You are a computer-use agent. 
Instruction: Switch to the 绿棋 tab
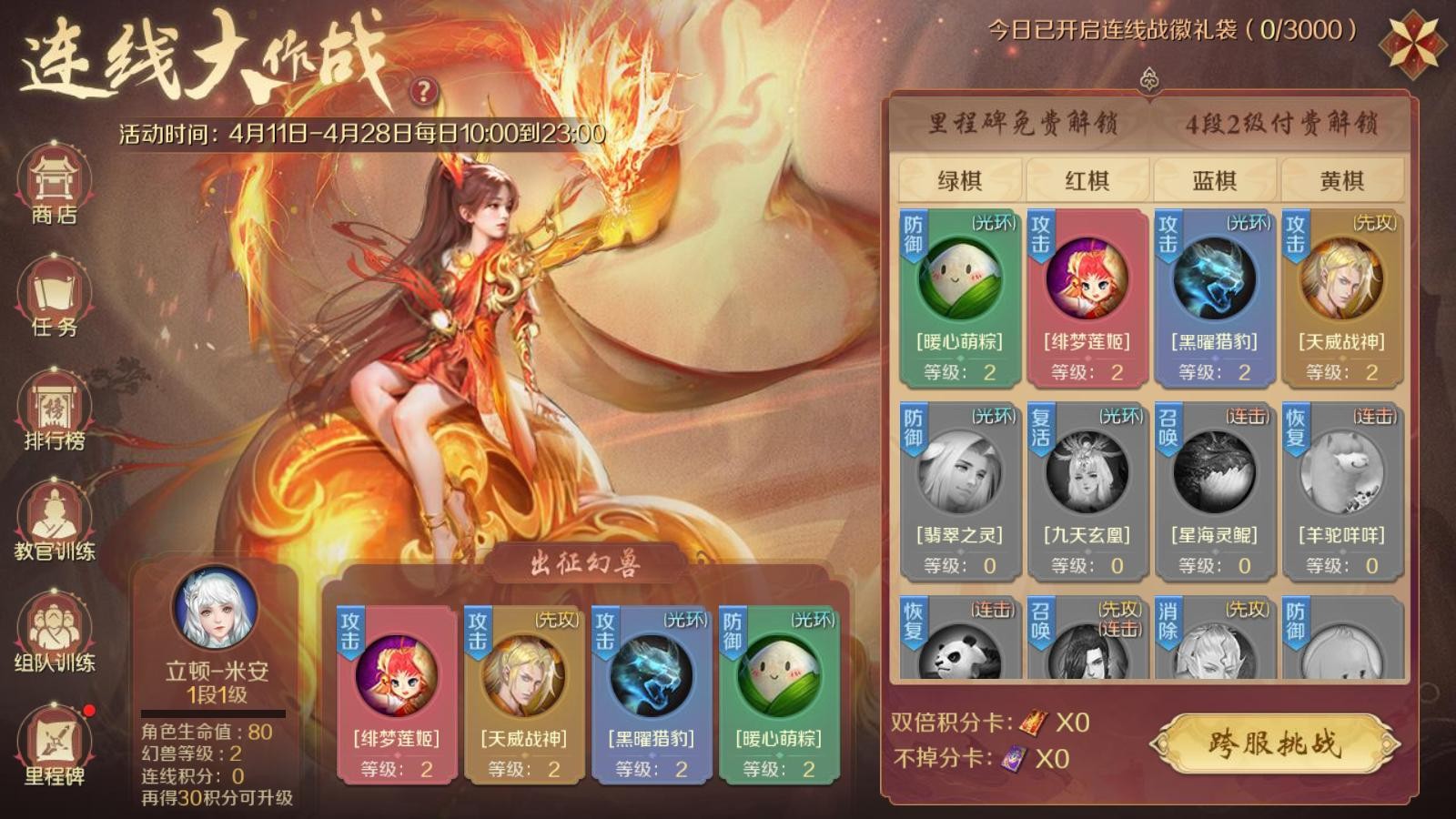point(959,180)
